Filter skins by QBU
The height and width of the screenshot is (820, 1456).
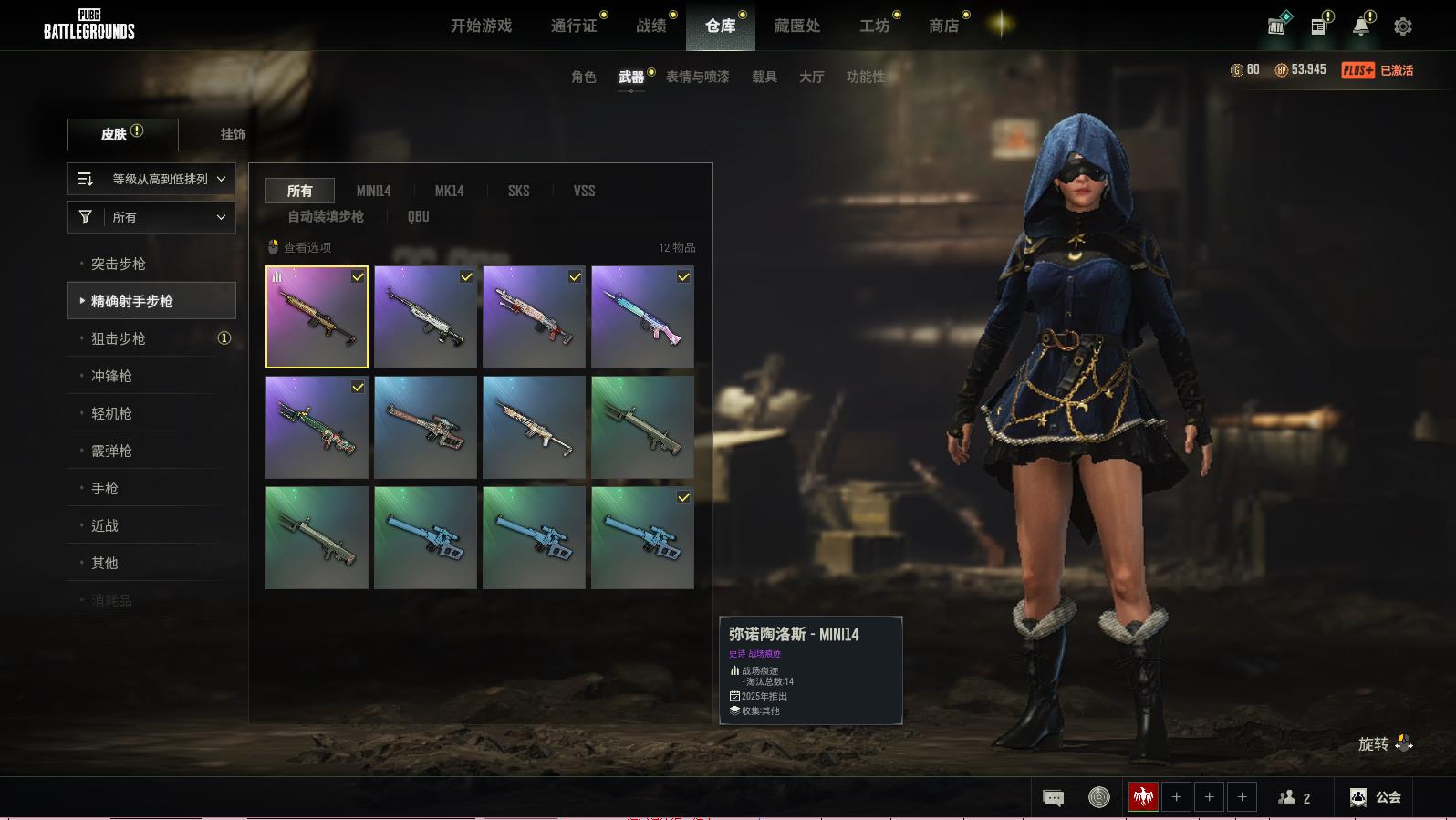pyautogui.click(x=418, y=216)
